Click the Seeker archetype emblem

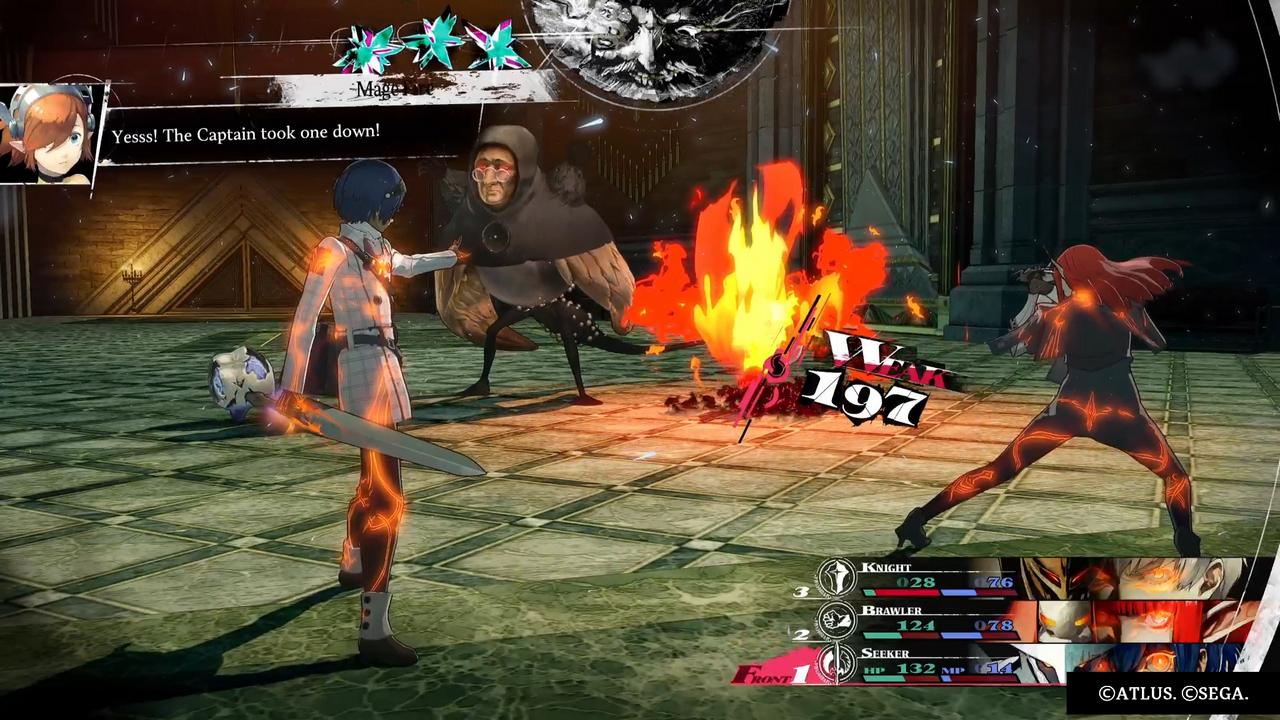point(838,664)
